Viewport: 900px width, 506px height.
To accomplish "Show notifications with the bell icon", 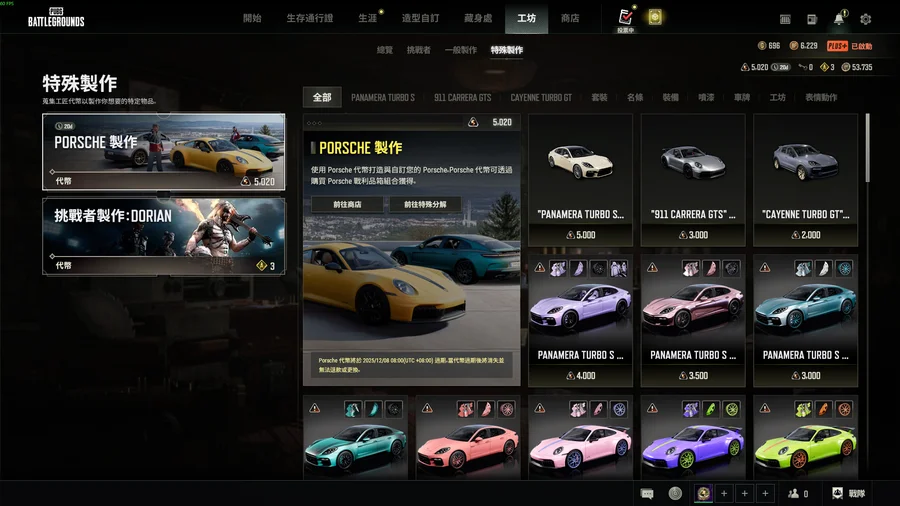I will pos(838,19).
